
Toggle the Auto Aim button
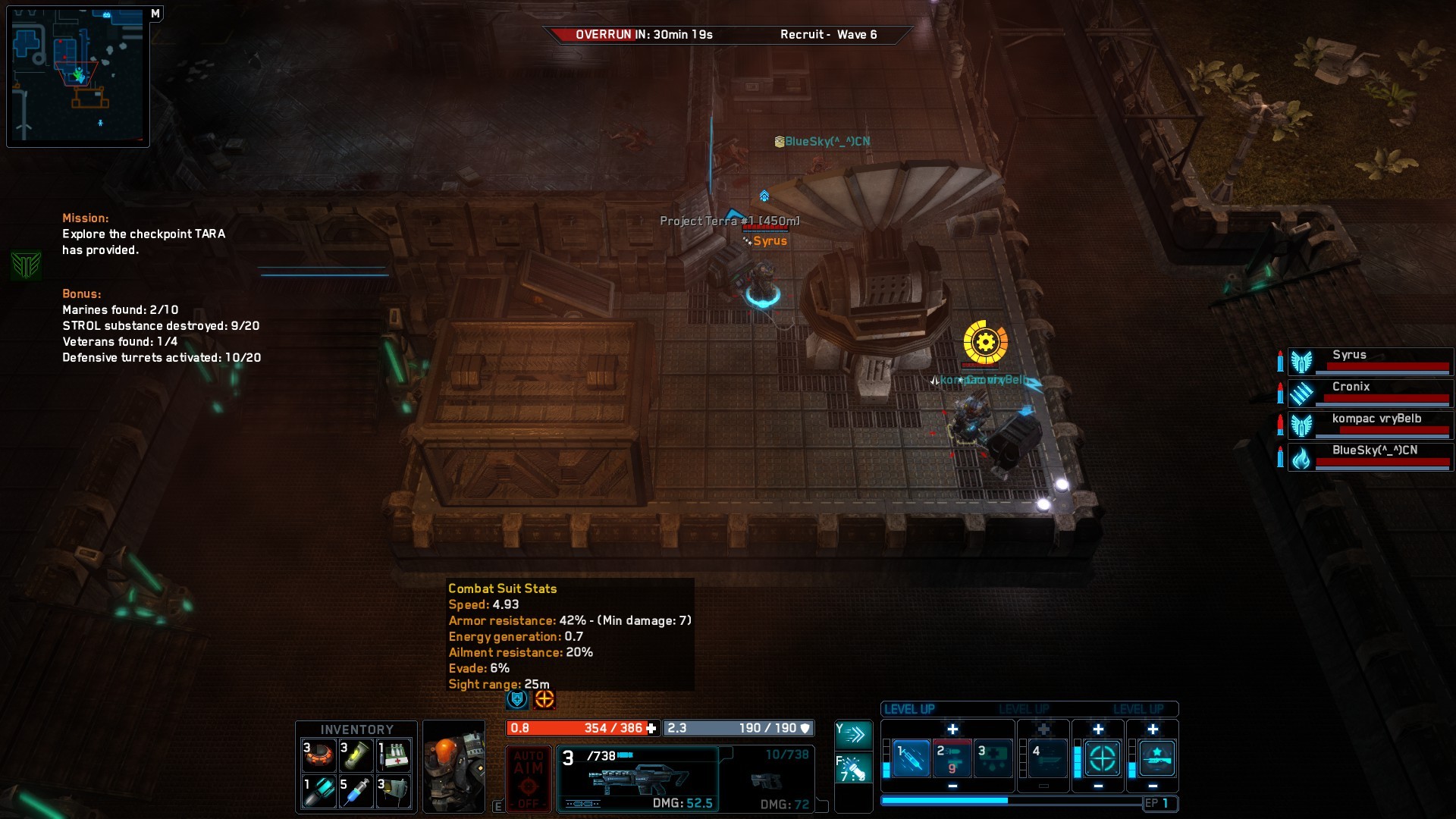(529, 779)
